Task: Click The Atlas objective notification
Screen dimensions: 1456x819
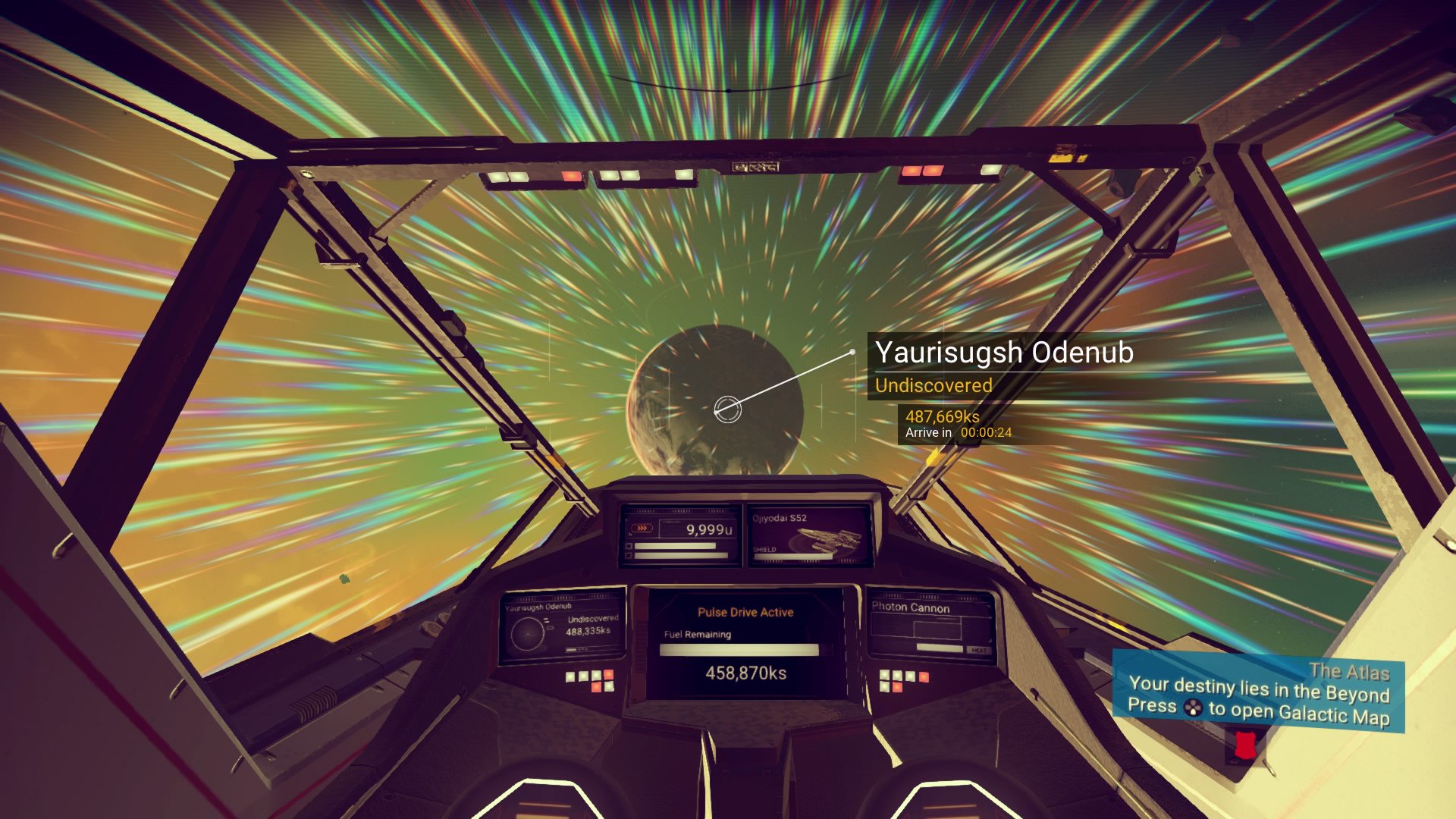Action: pos(1259,695)
